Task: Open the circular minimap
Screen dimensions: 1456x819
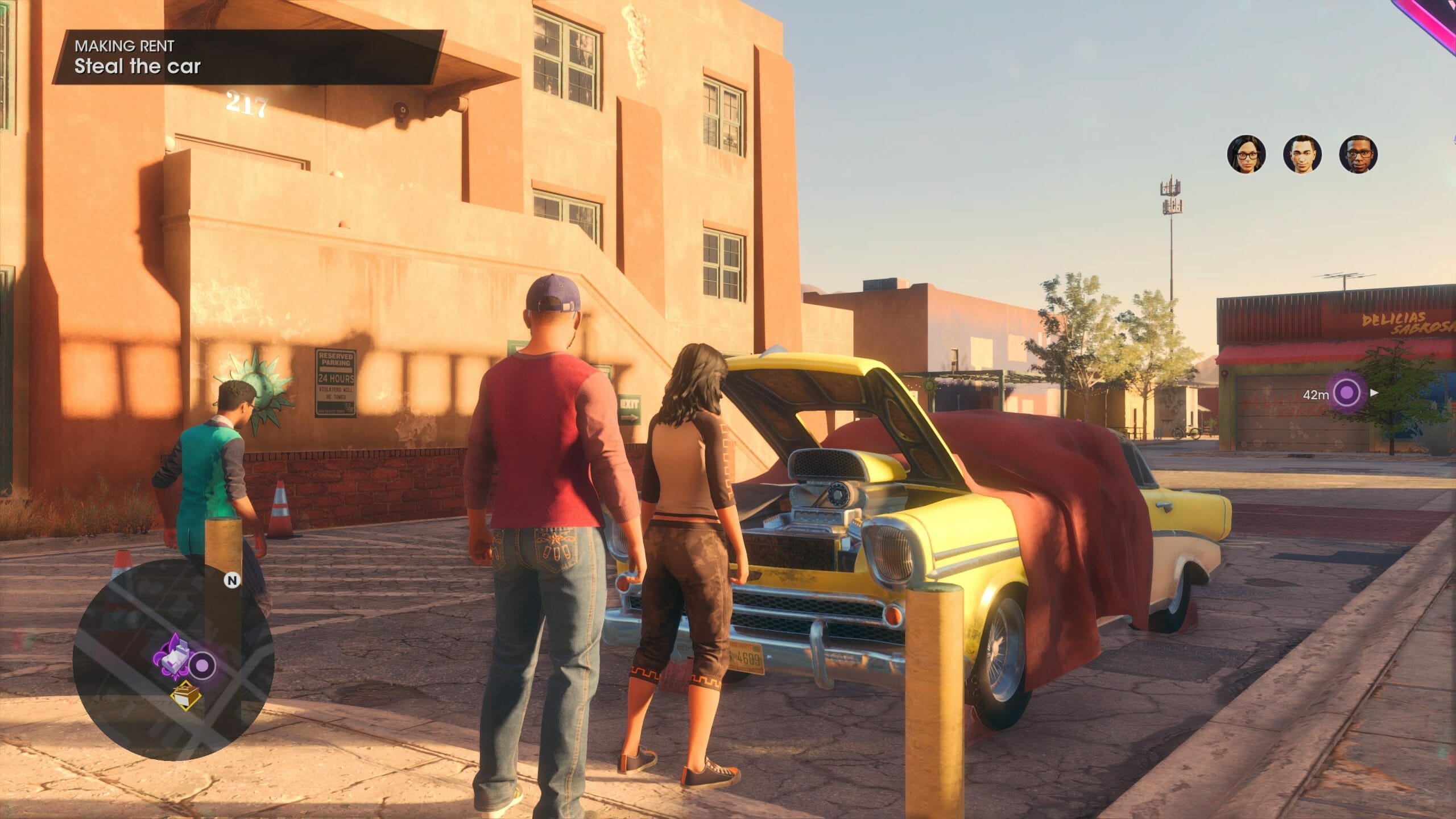Action: pyautogui.click(x=173, y=660)
